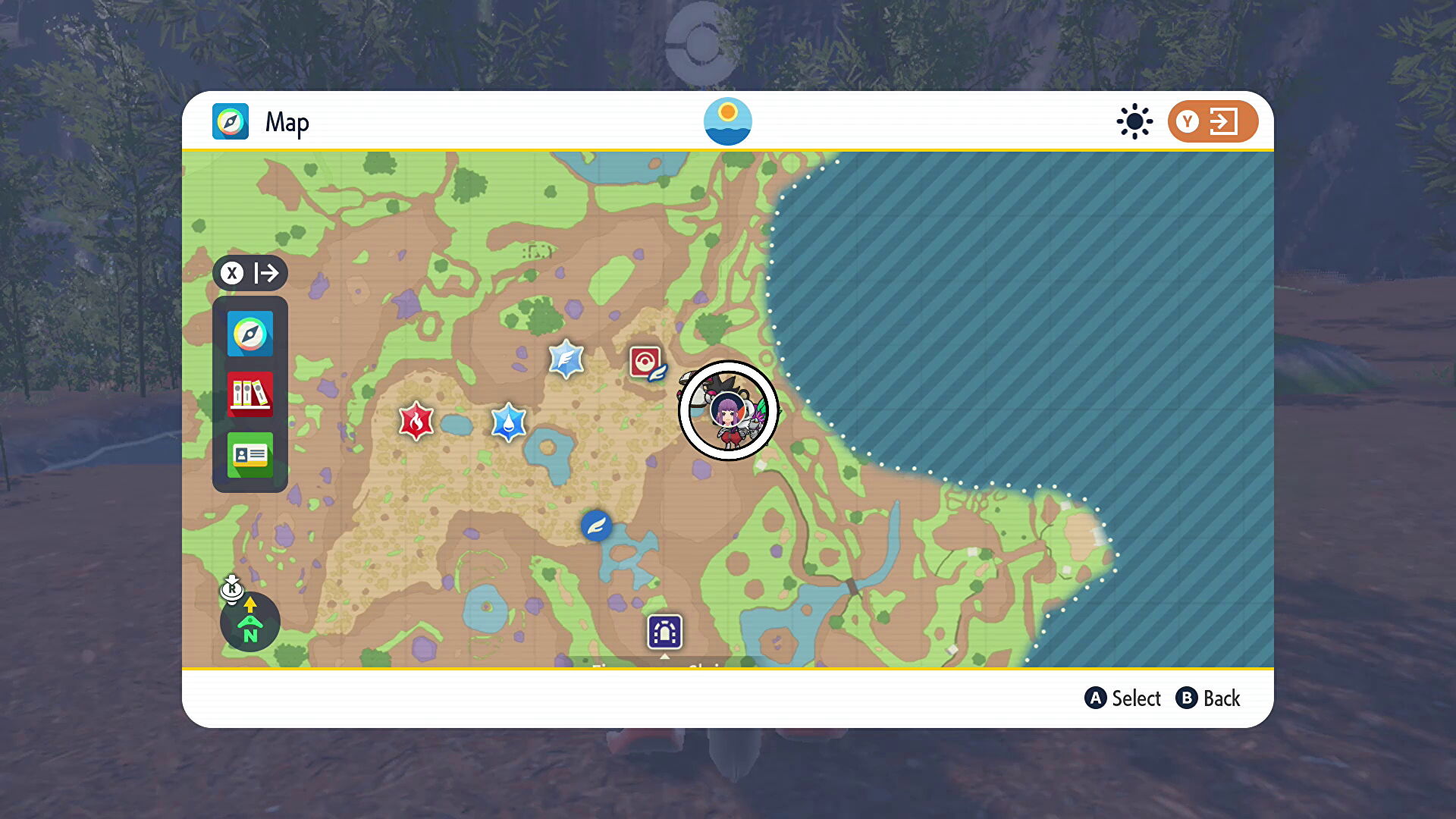Activate the Select action at the bottom

point(1124,698)
